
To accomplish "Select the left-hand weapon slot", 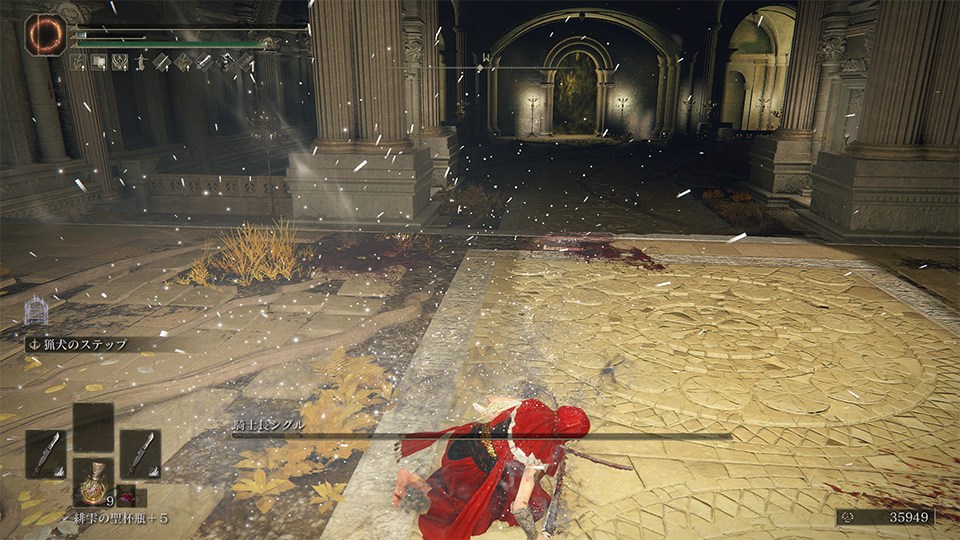I will point(45,453).
